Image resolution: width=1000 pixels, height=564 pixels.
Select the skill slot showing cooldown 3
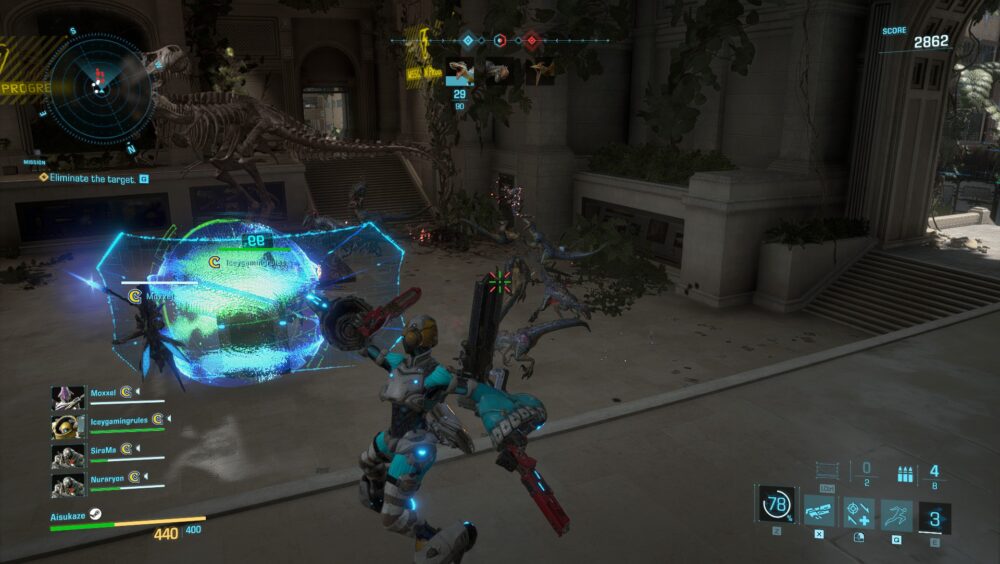pos(935,519)
